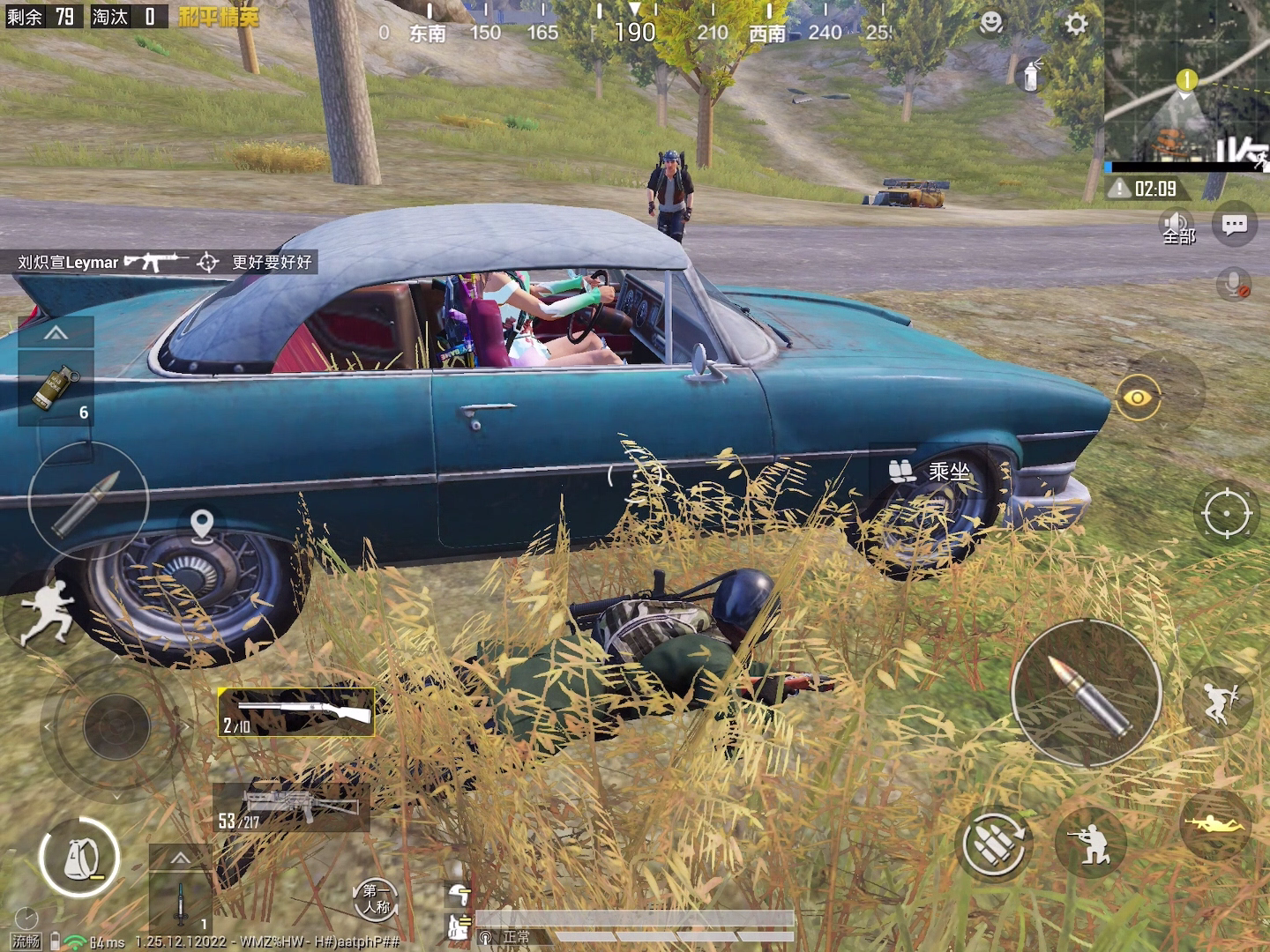The width and height of the screenshot is (1270, 952).
Task: Switch to crouch stance
Action: coord(1090,844)
